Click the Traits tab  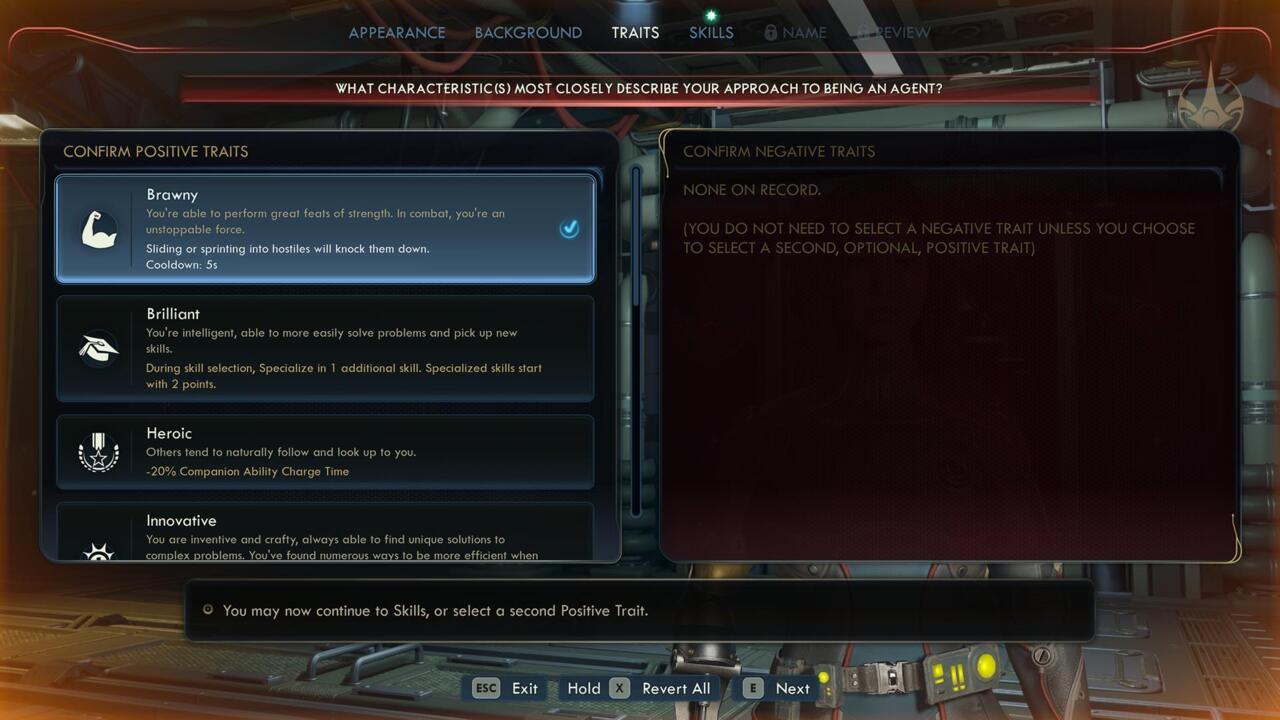click(635, 32)
